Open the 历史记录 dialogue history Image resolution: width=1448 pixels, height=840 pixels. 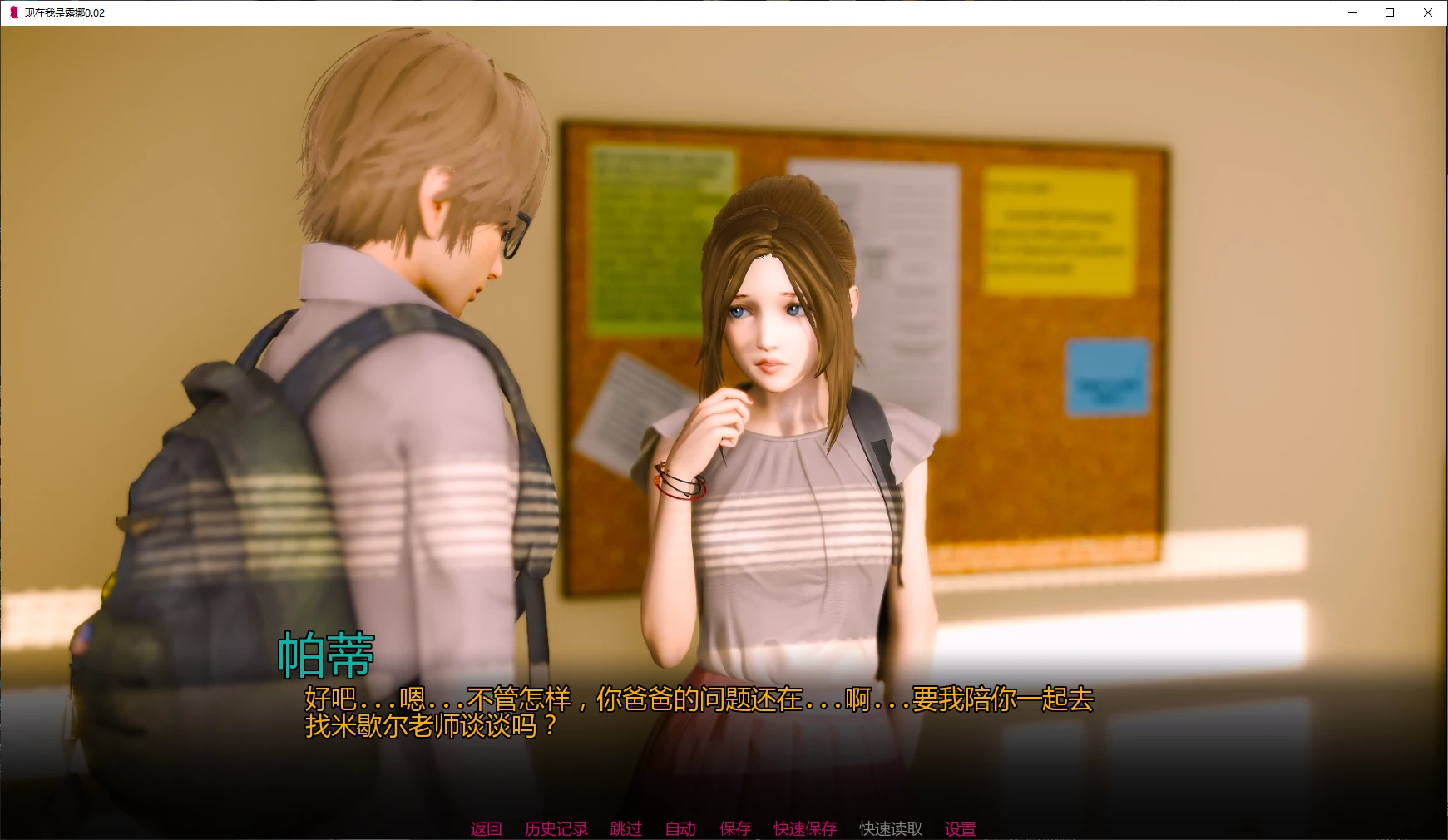pos(556,828)
